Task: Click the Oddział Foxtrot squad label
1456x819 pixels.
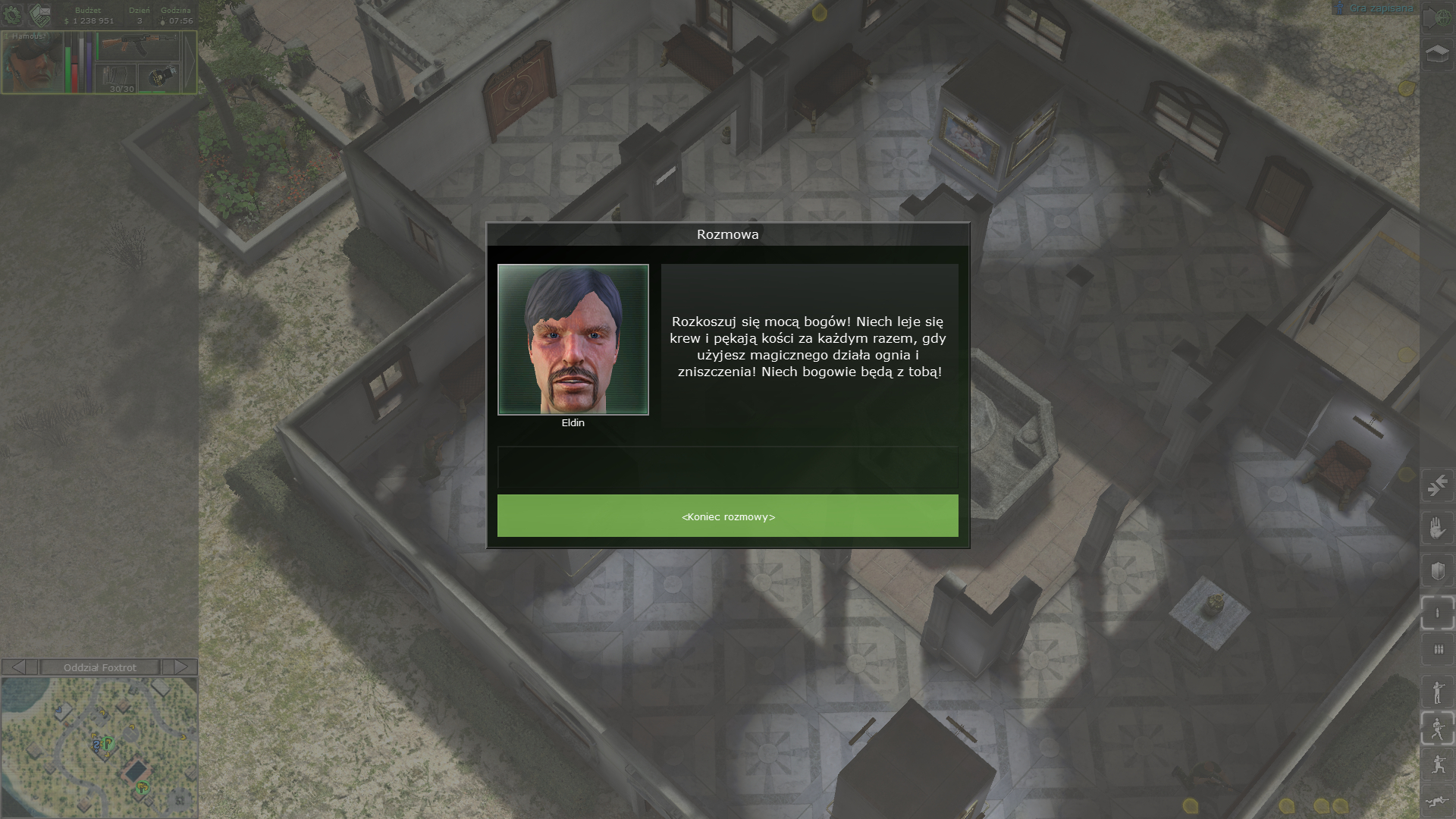Action: [100, 667]
